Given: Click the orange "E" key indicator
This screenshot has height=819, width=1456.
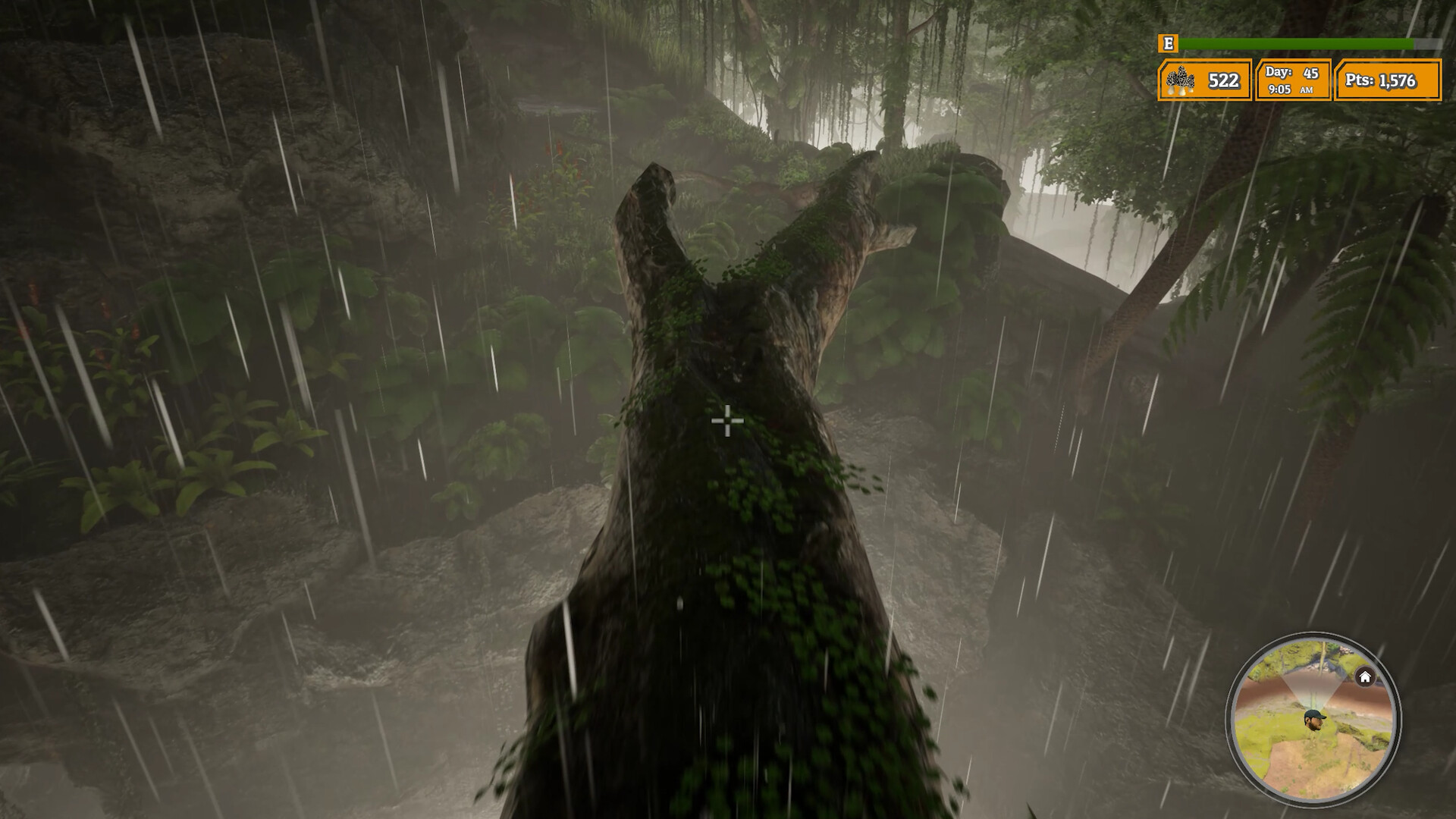Looking at the screenshot, I should coord(1168,44).
